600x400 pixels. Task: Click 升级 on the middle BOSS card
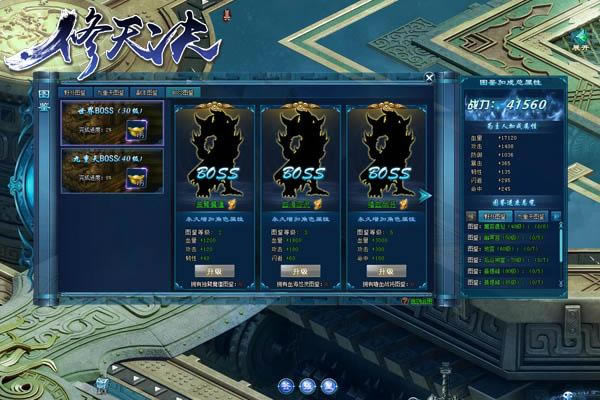(x=299, y=271)
